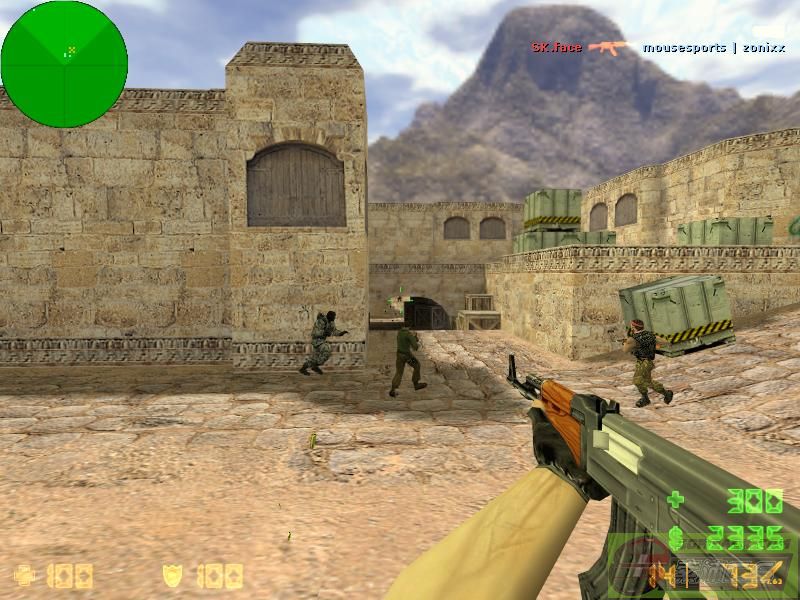This screenshot has height=600, width=800.
Task: Select the AK-47 icon in the kill feed
Action: click(x=609, y=47)
